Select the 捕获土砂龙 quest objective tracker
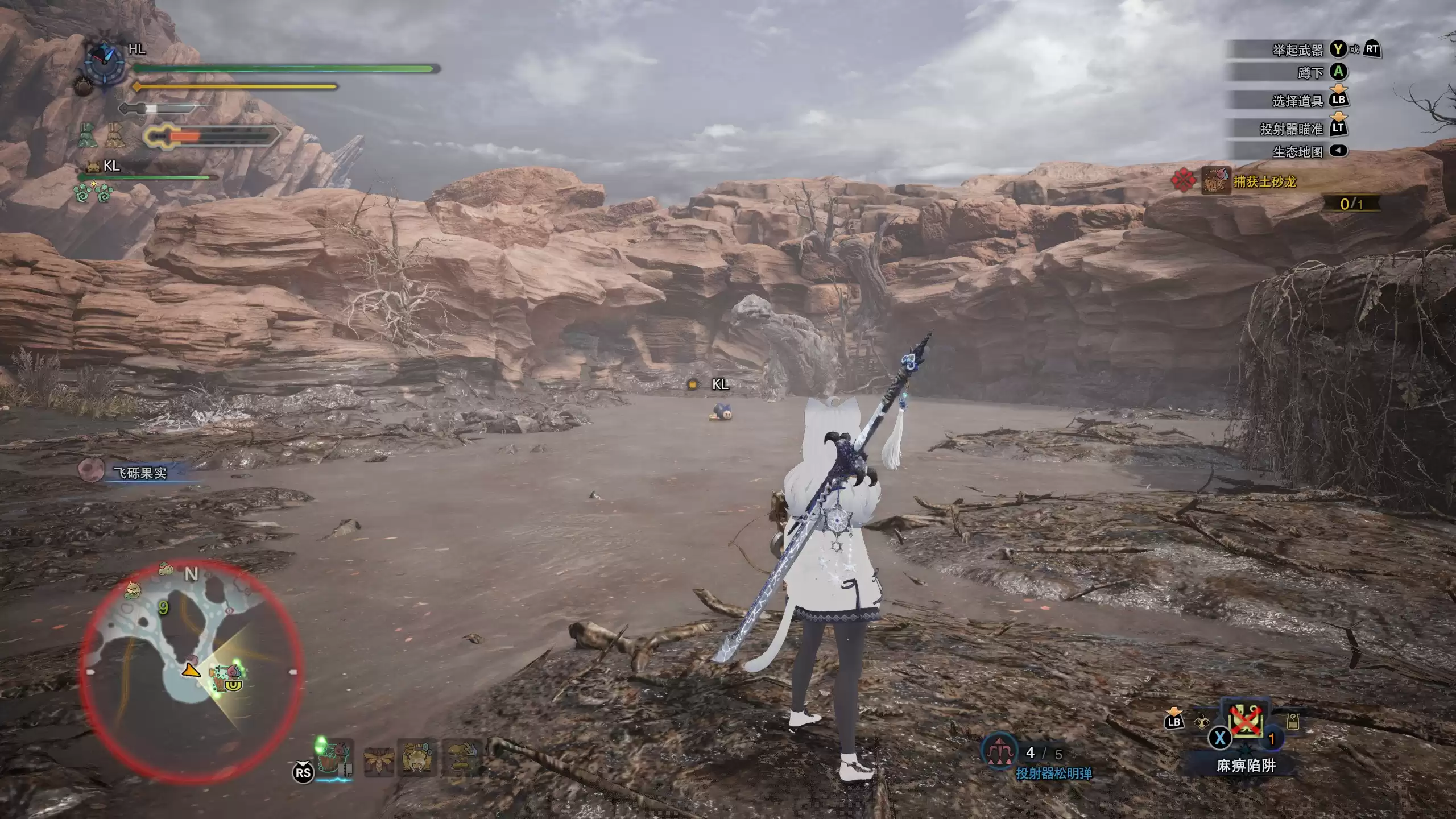 (1264, 181)
